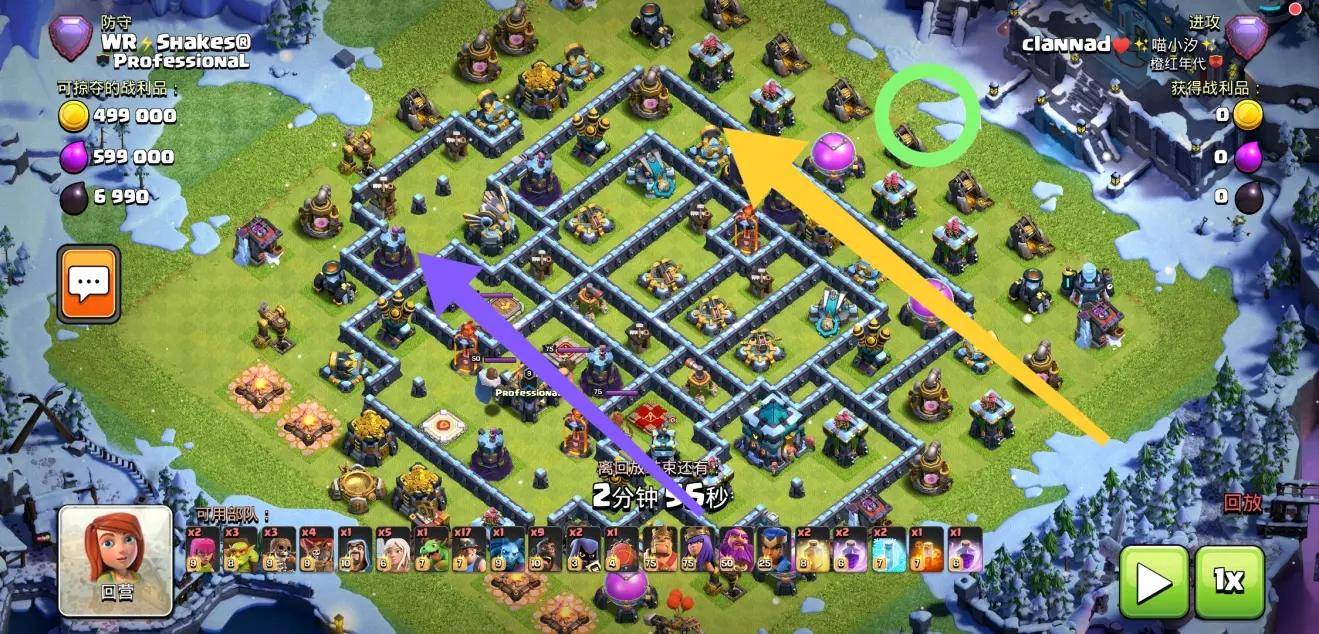Choose the Royal Champion hero slot

773,549
